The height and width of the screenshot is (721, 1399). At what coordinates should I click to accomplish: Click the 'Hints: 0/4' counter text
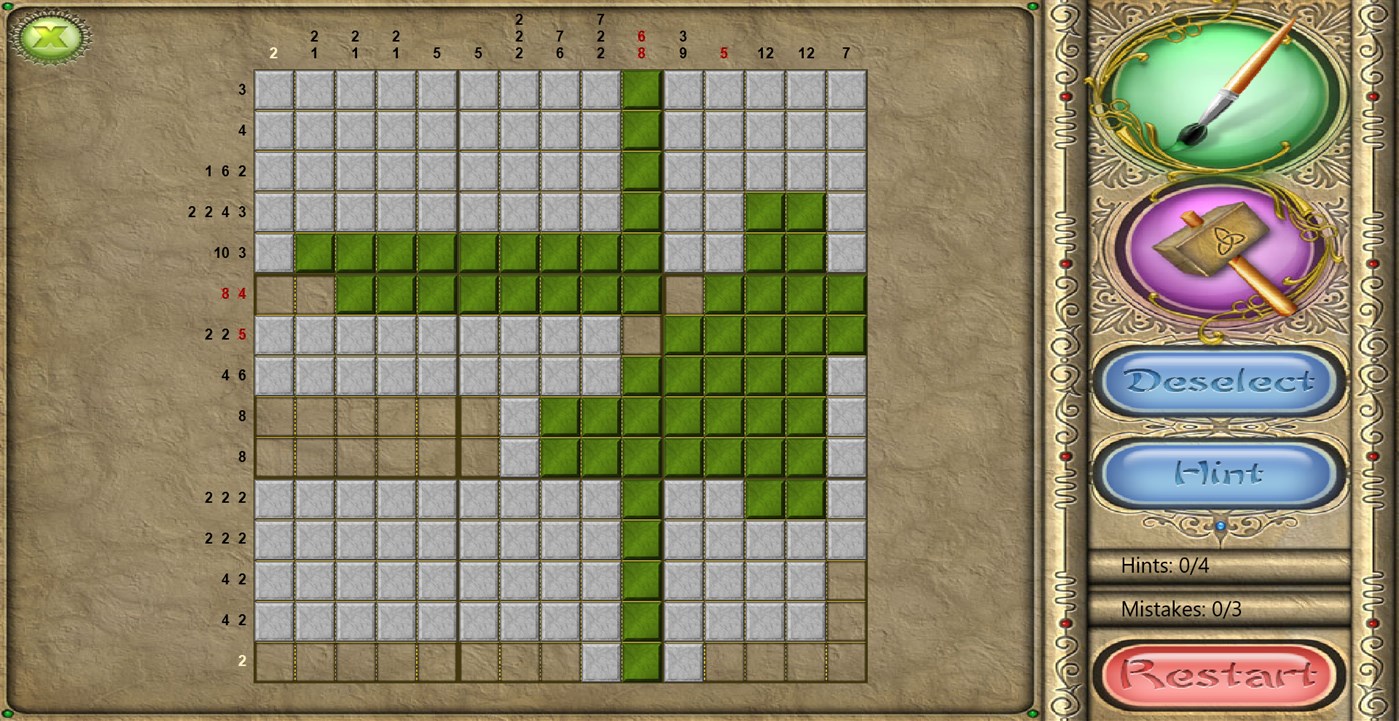(1165, 565)
